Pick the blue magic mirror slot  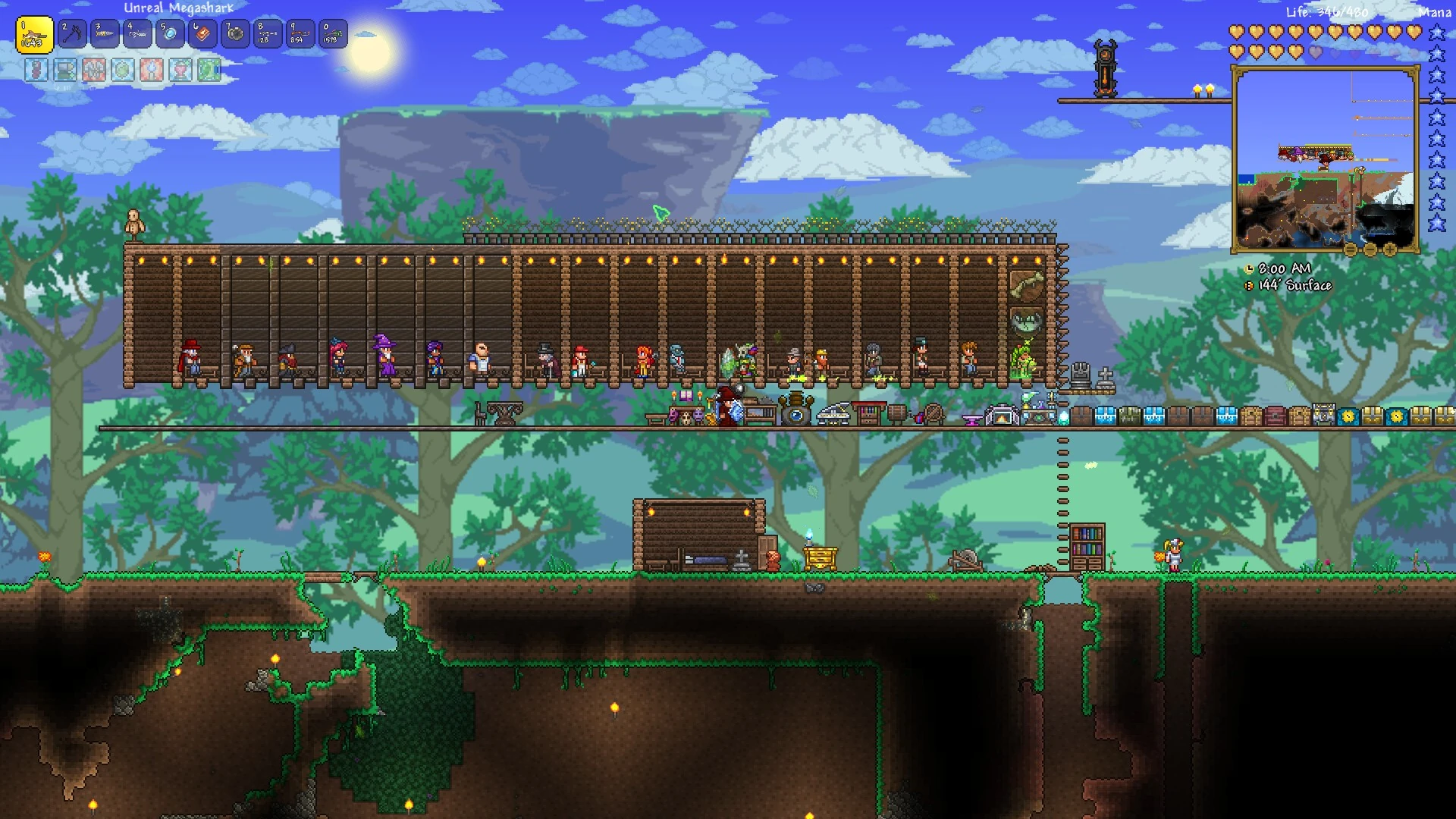point(170,34)
